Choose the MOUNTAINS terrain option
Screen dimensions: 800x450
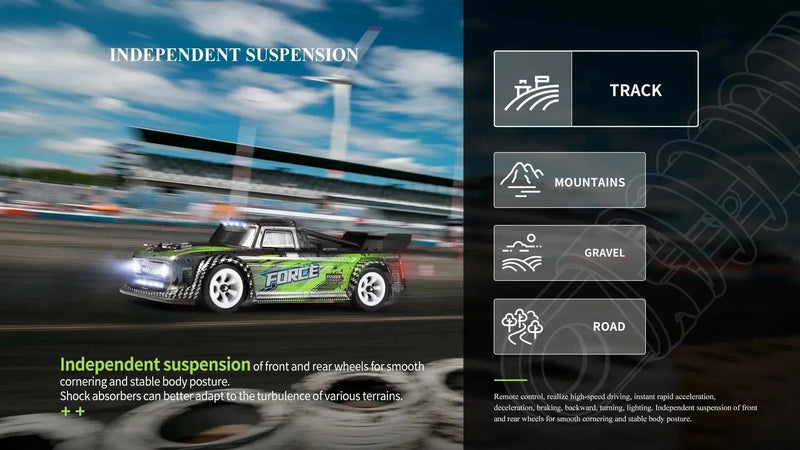570,180
